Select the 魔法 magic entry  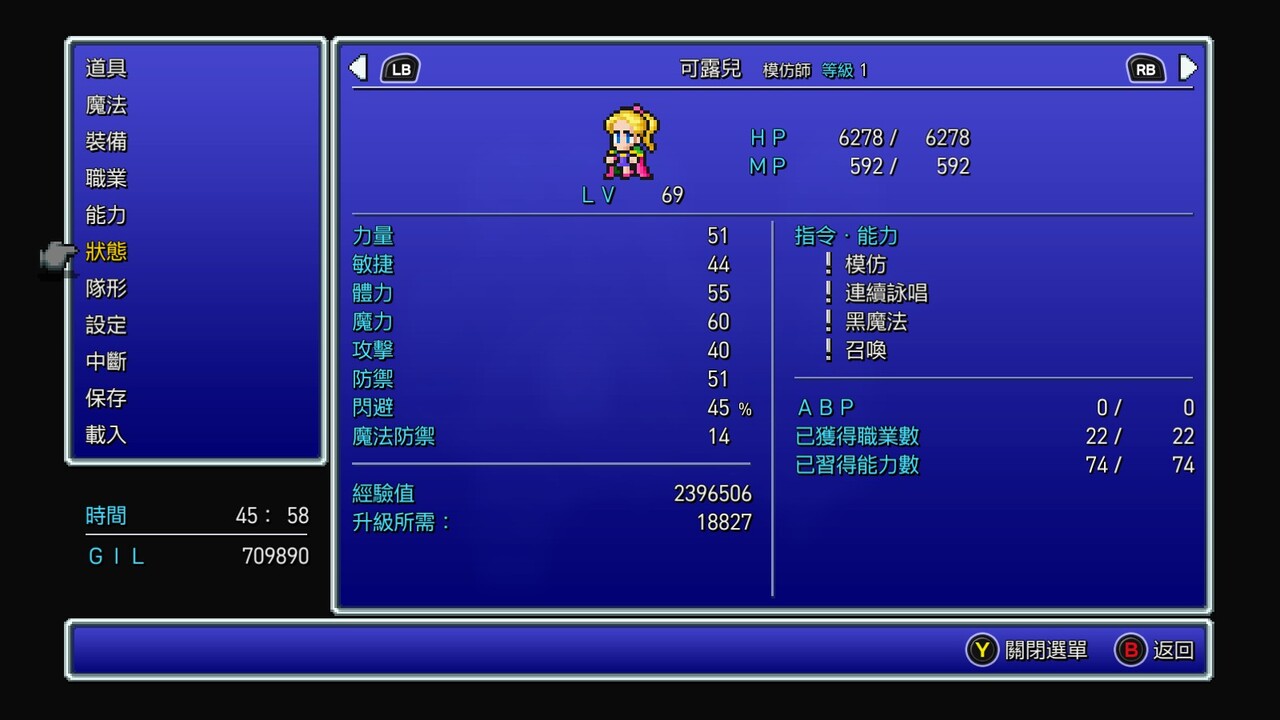pos(106,105)
